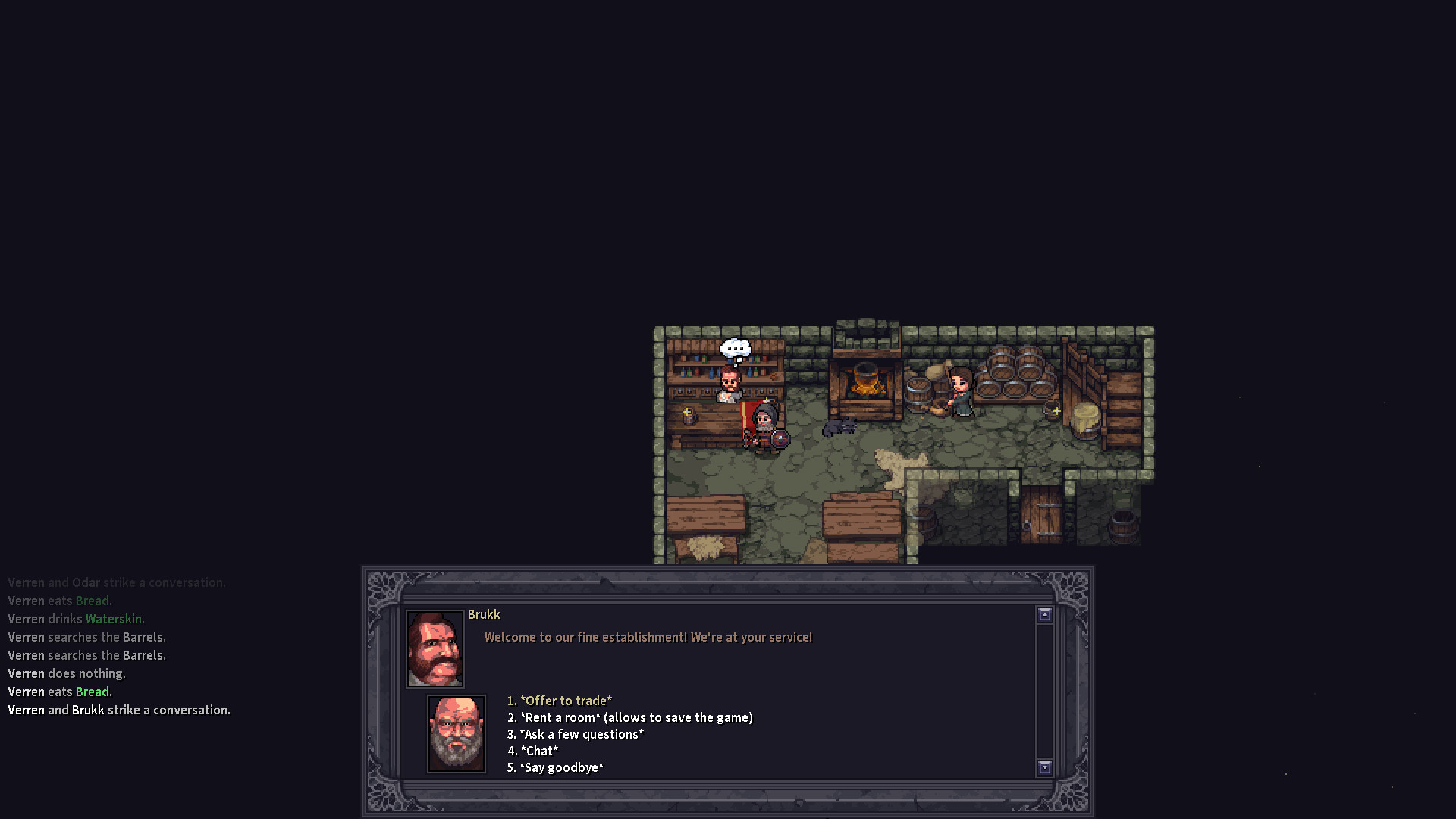Viewport: 1456px width, 819px height.
Task: Choose "*Rent a room*" to save the game
Action: coord(629,717)
